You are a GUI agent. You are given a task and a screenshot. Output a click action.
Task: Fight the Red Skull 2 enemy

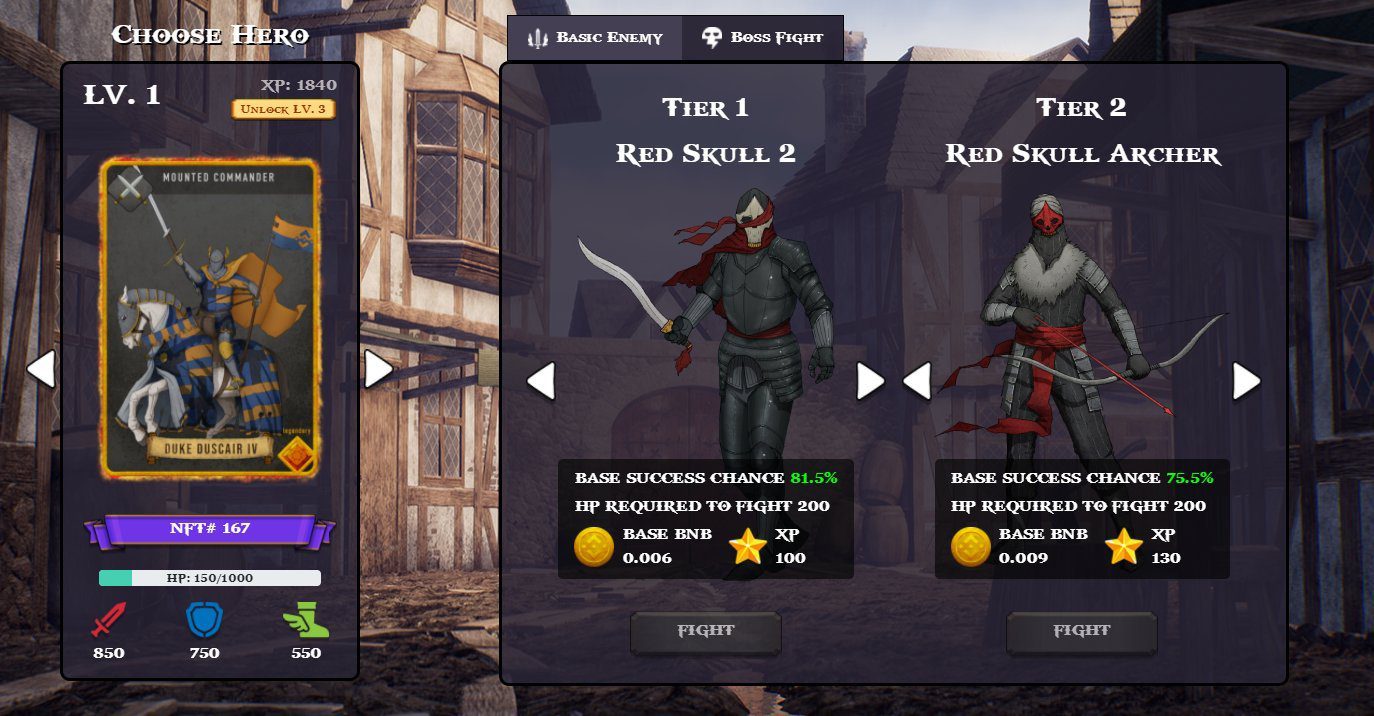[x=705, y=632]
